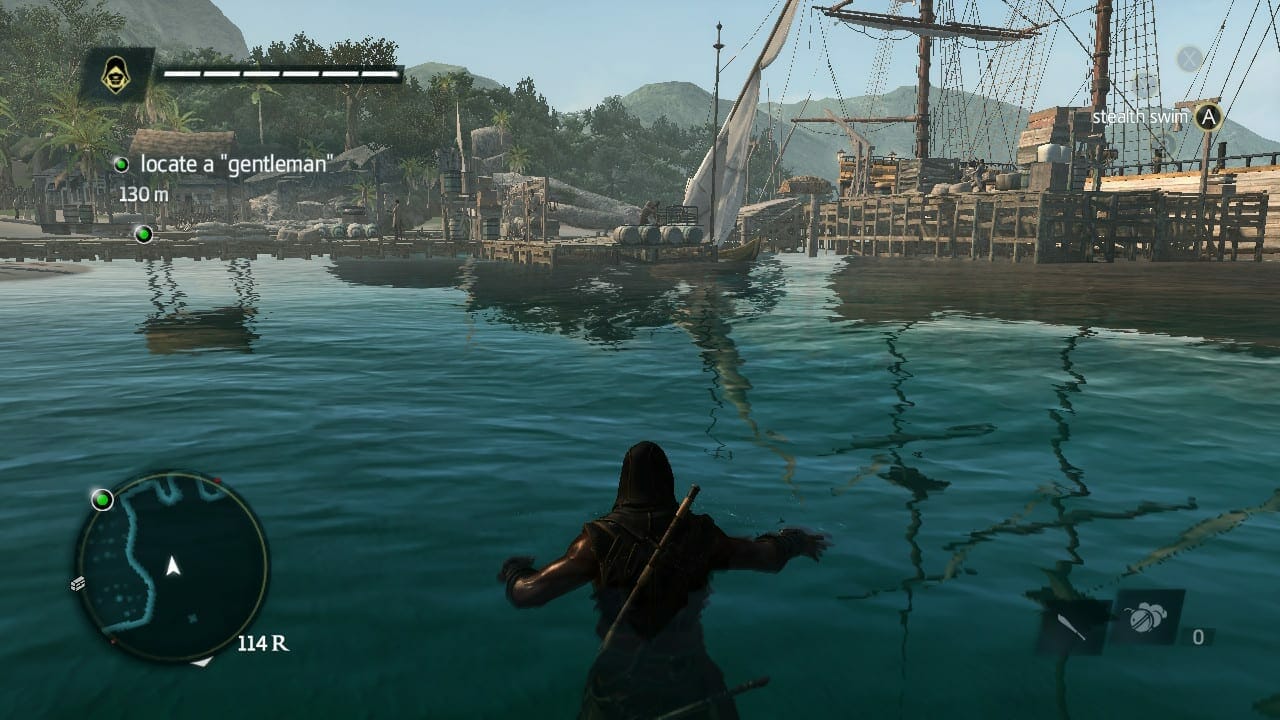Screen dimensions: 1280x720
Task: Click the hooded assassin emblem icon
Action: click(117, 74)
